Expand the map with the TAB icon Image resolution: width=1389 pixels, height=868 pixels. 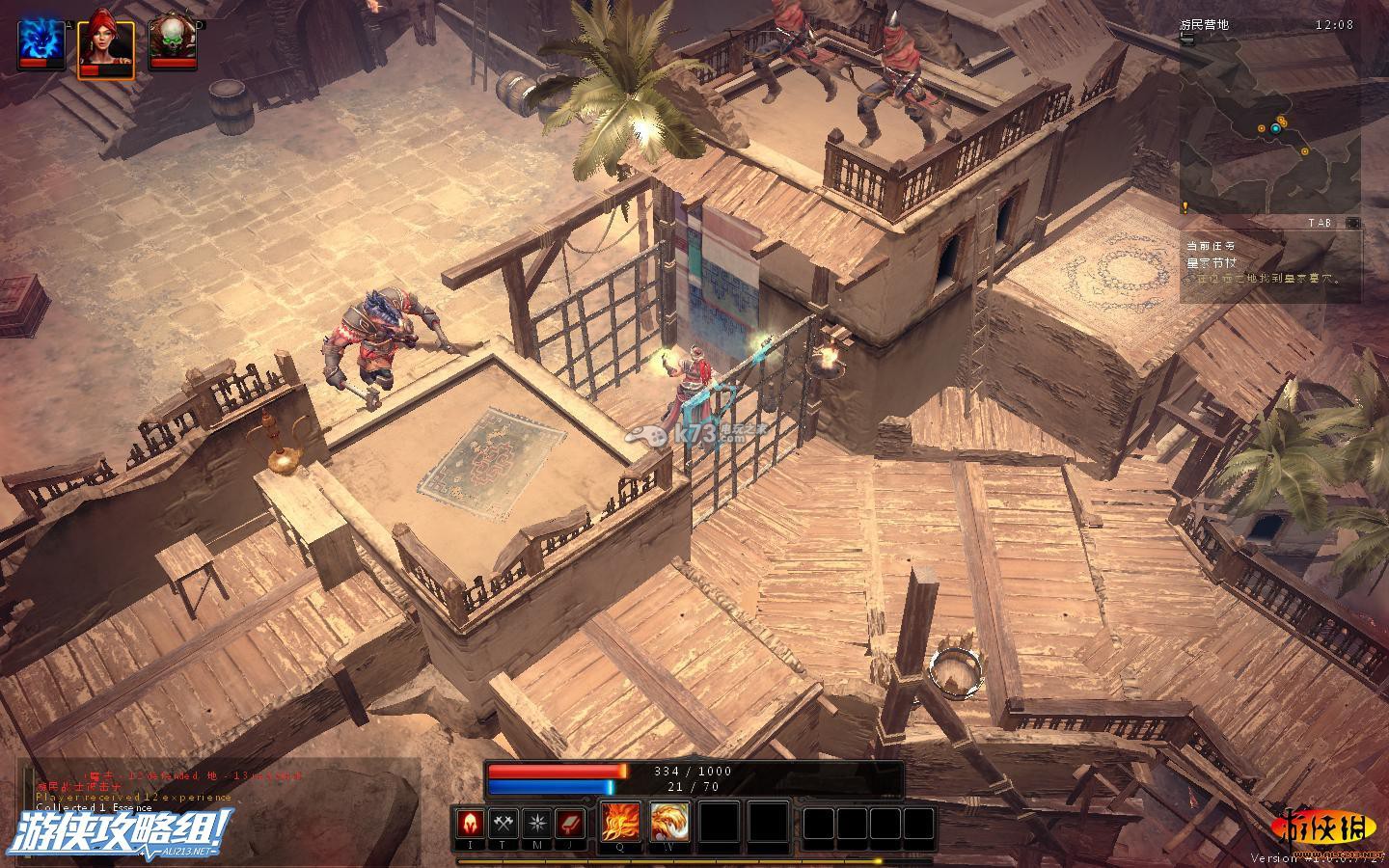point(1353,223)
